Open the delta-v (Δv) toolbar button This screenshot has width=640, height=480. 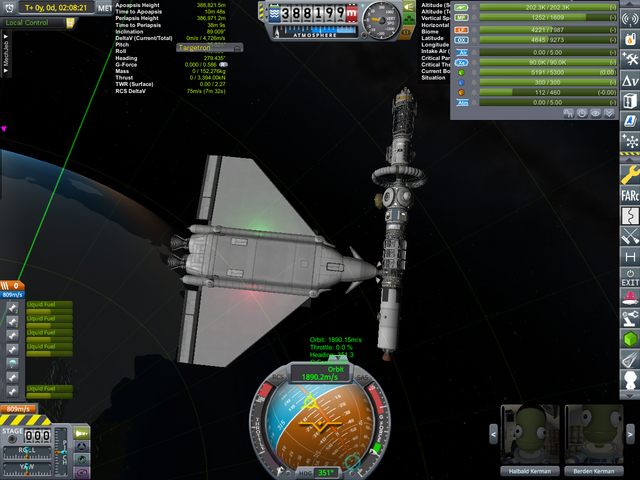coord(630,80)
